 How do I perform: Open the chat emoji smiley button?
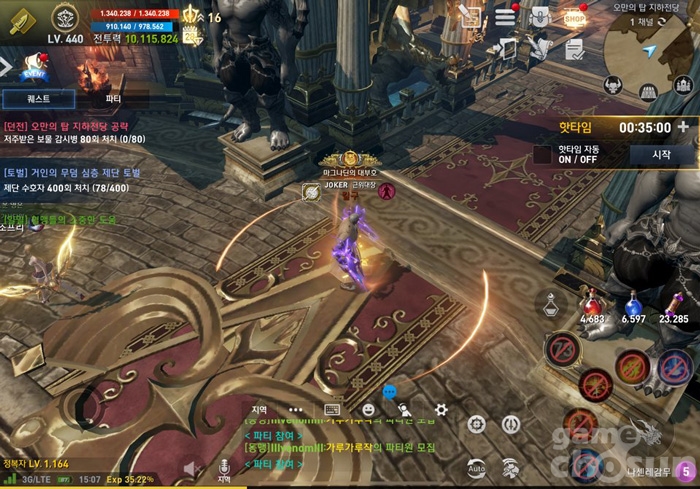coord(368,409)
